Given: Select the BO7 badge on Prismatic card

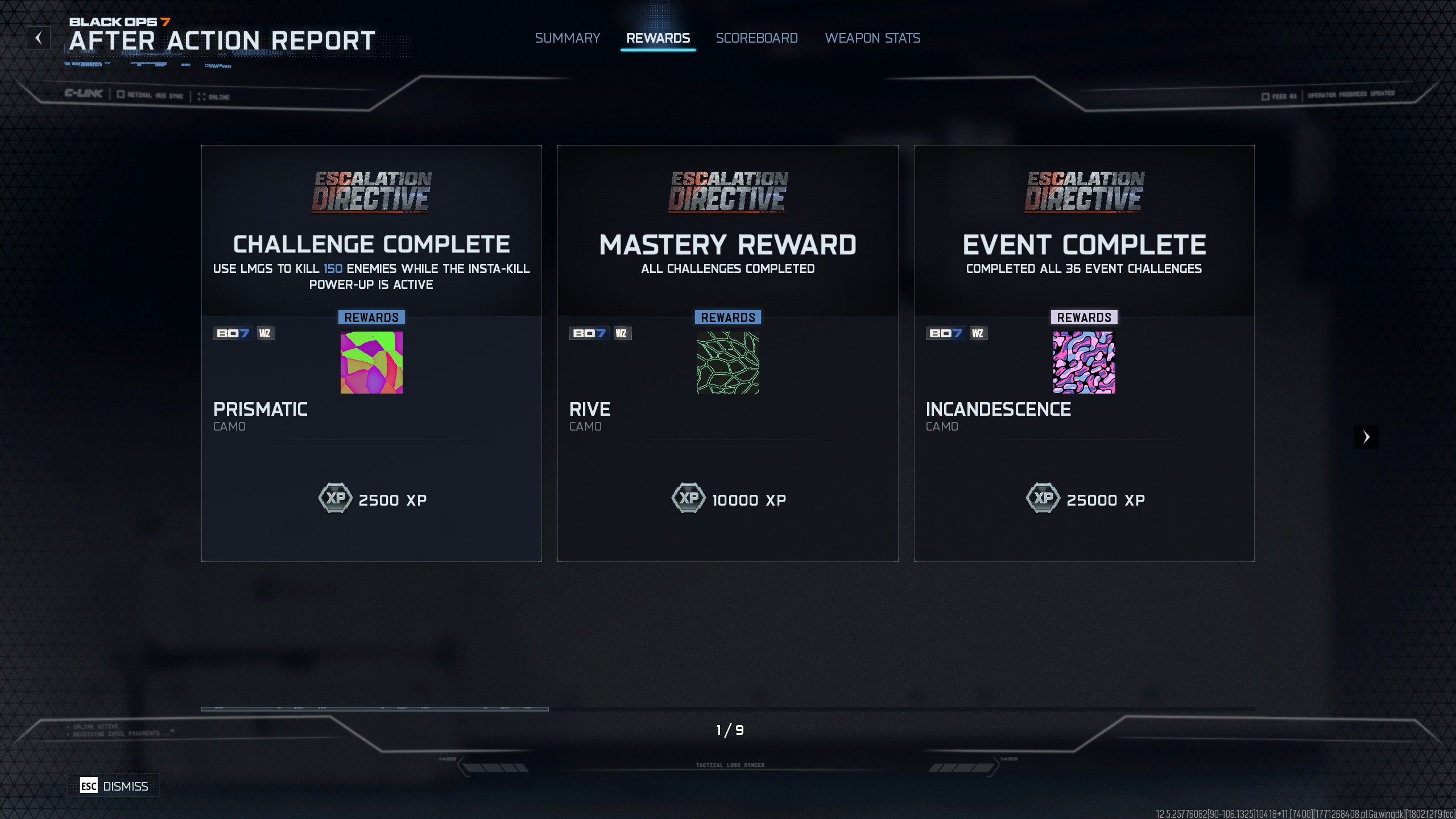Looking at the screenshot, I should [233, 333].
